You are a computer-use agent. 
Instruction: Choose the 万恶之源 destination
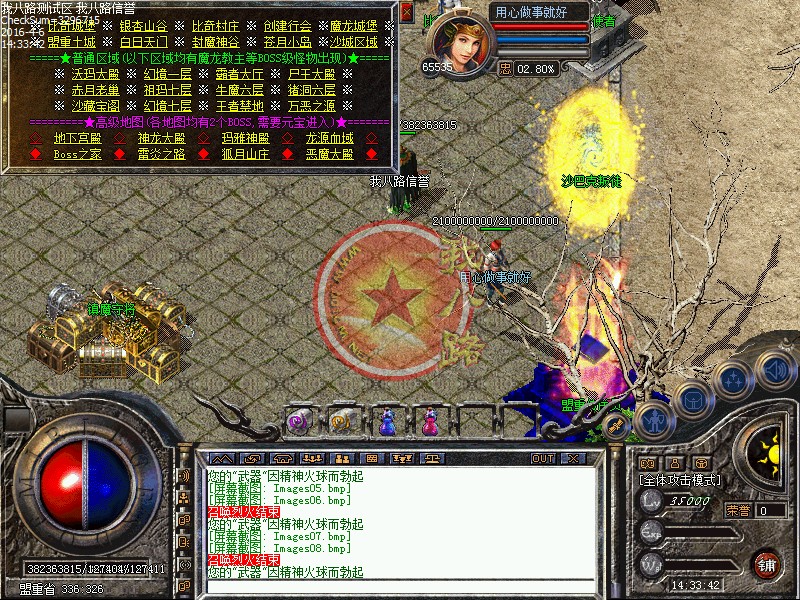coord(312,106)
